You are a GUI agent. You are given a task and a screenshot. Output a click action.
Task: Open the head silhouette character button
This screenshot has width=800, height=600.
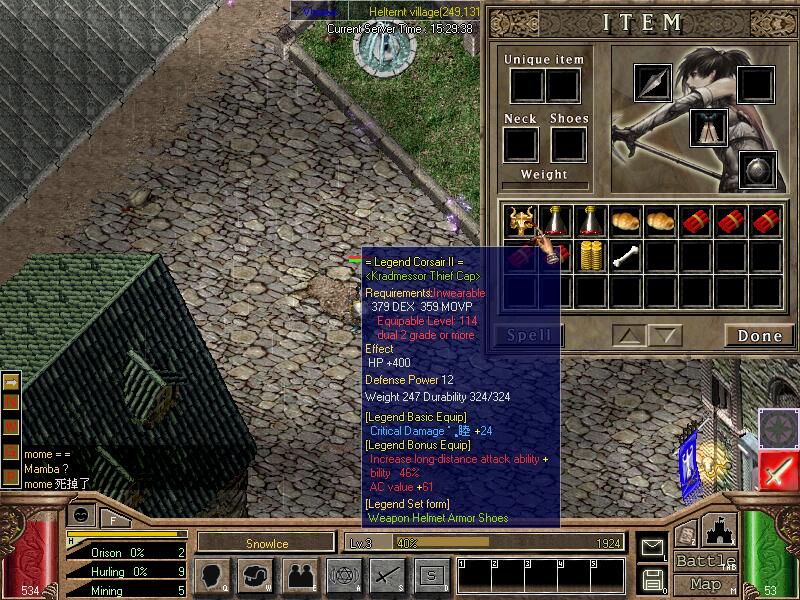pyautogui.click(x=211, y=575)
